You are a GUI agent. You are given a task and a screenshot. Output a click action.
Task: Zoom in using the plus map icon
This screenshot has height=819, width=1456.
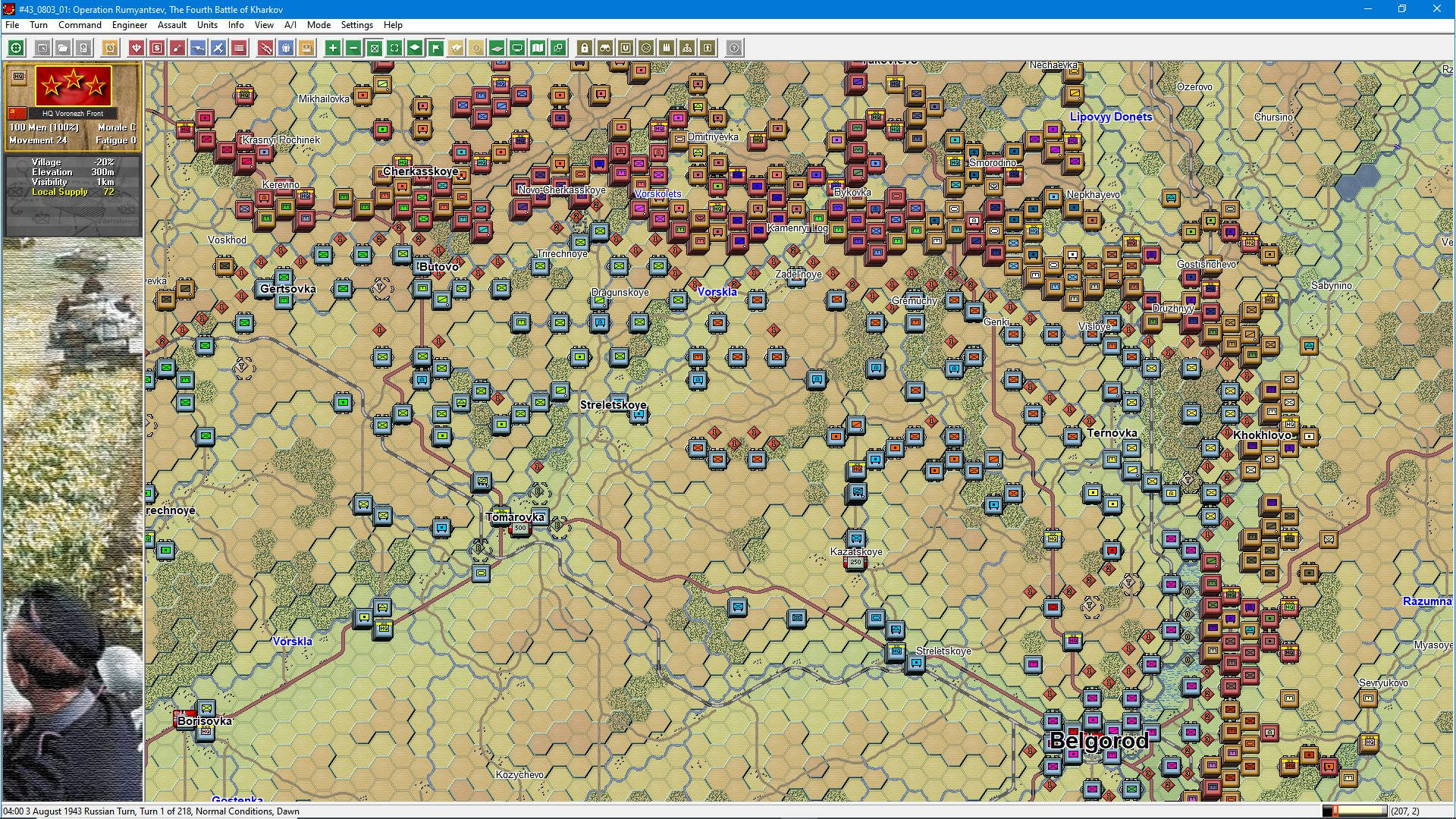point(332,48)
